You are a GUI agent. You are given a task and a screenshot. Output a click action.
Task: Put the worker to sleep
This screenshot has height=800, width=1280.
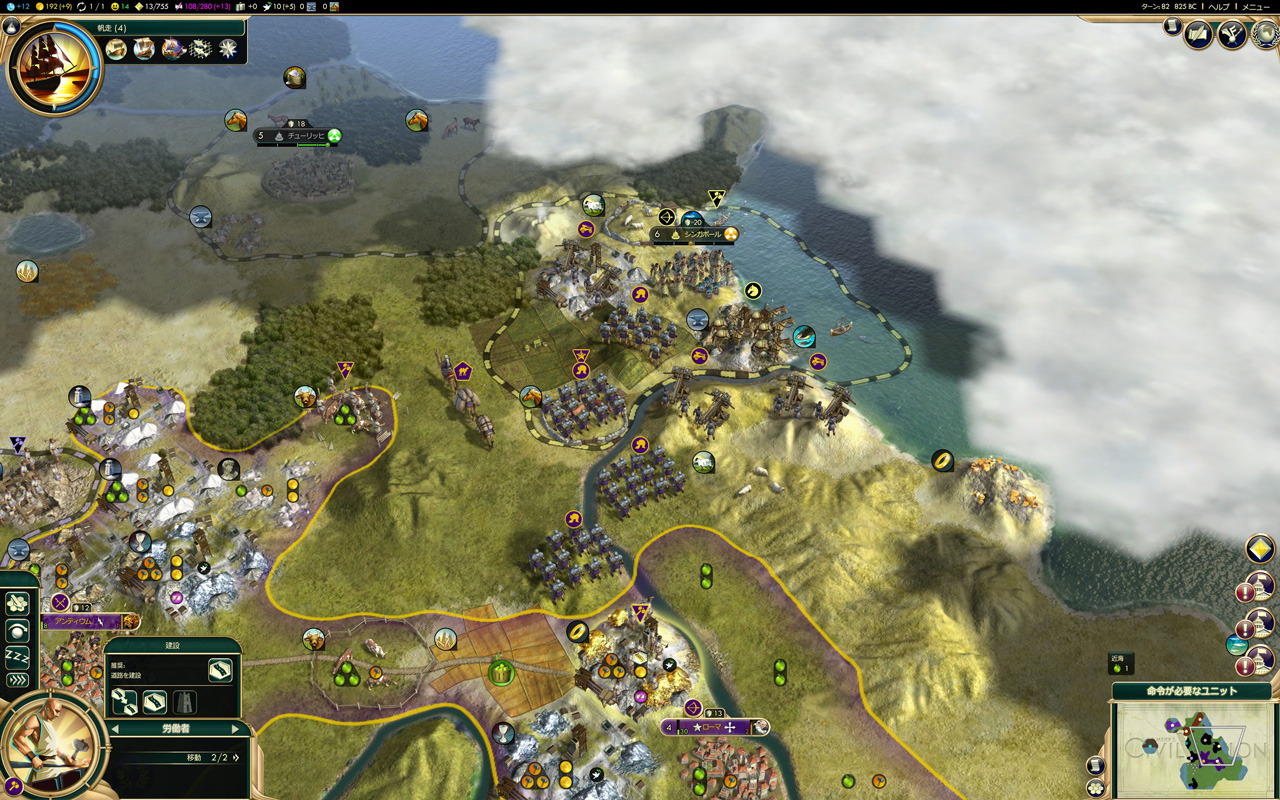[17, 656]
